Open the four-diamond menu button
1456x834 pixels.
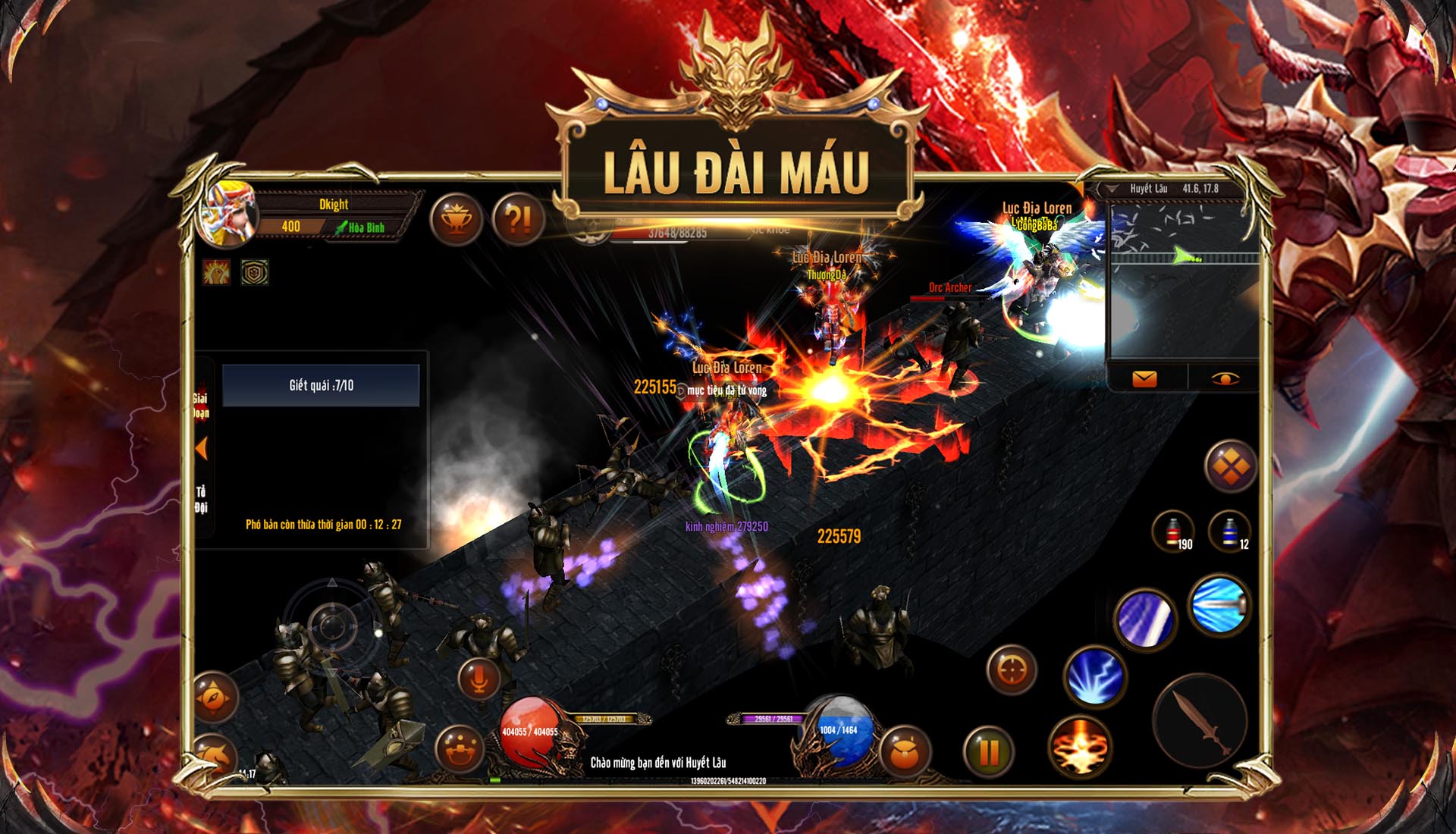point(1230,466)
